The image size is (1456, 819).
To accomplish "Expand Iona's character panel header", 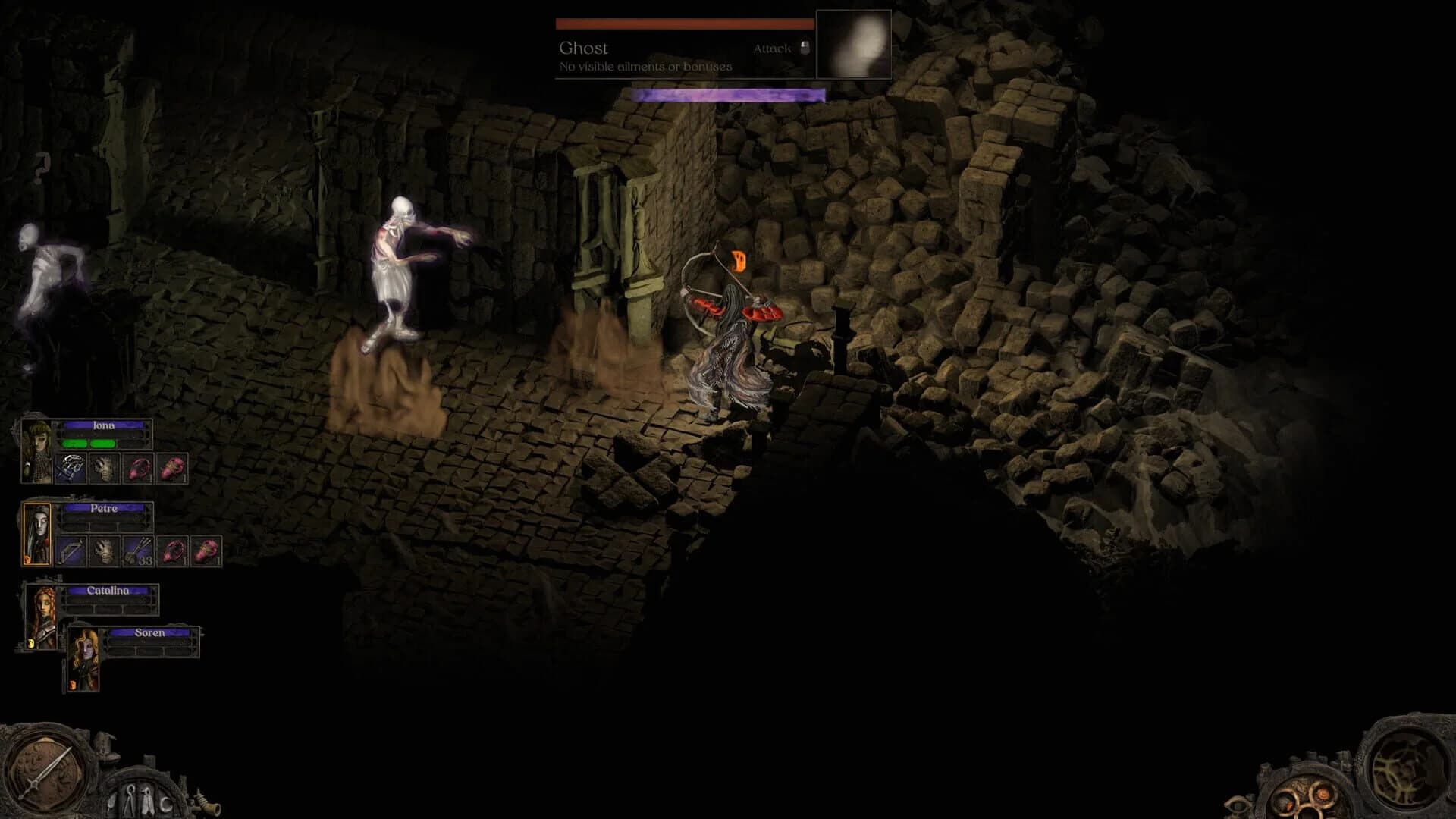I will 104,426.
